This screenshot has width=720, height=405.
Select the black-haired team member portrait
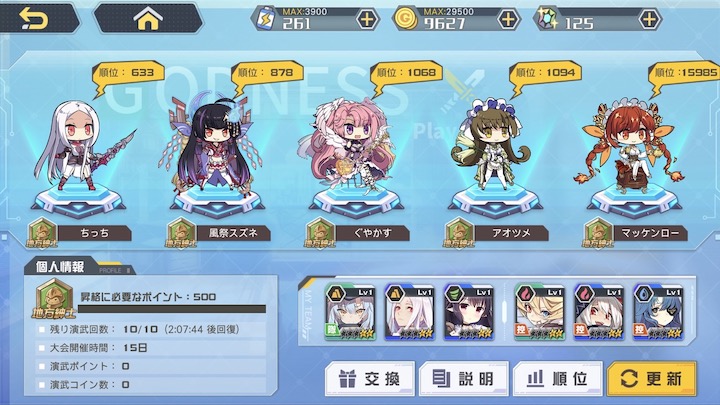coord(471,309)
